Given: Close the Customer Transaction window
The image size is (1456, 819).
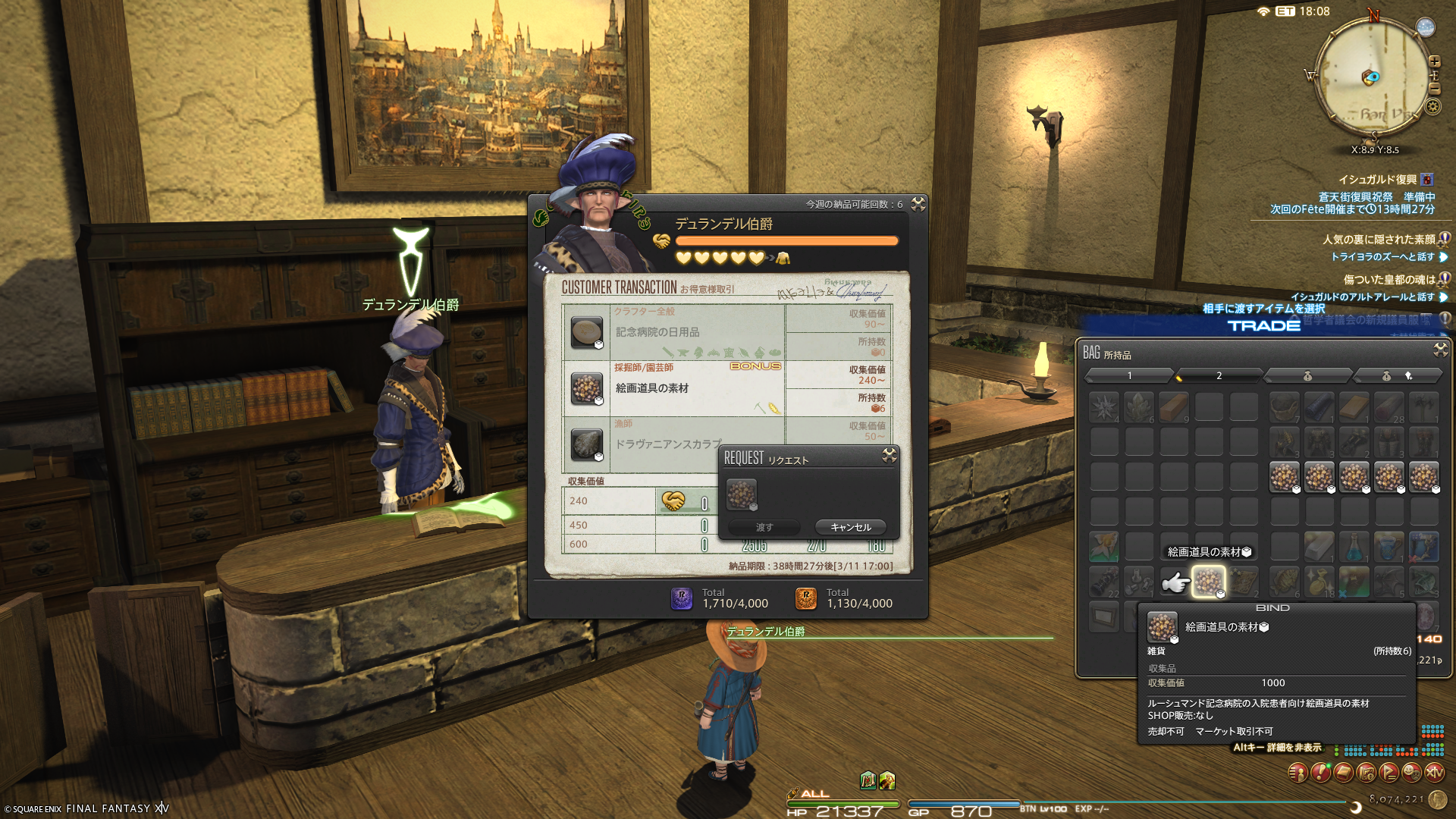Looking at the screenshot, I should pos(918,203).
